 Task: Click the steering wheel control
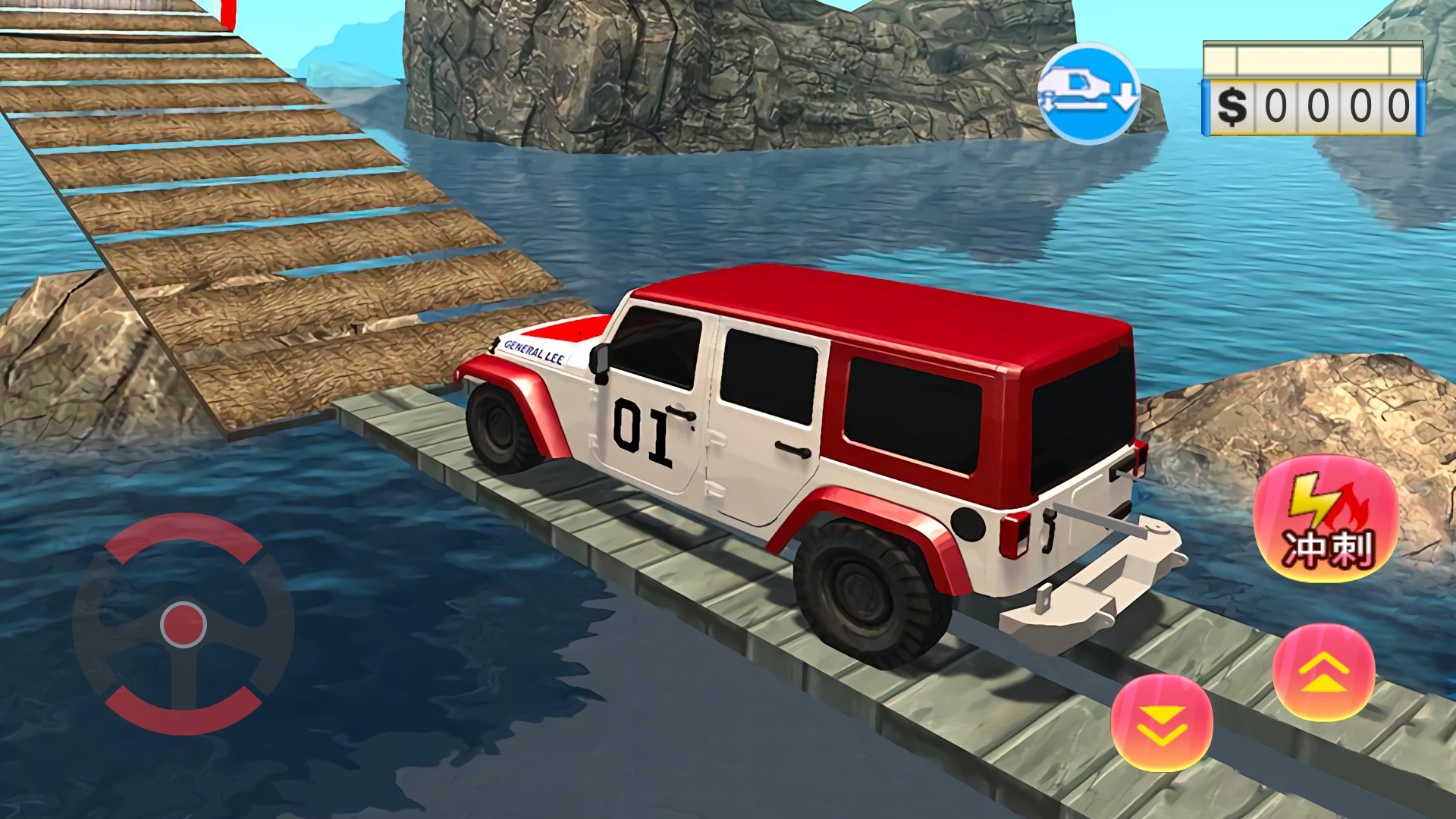(184, 624)
